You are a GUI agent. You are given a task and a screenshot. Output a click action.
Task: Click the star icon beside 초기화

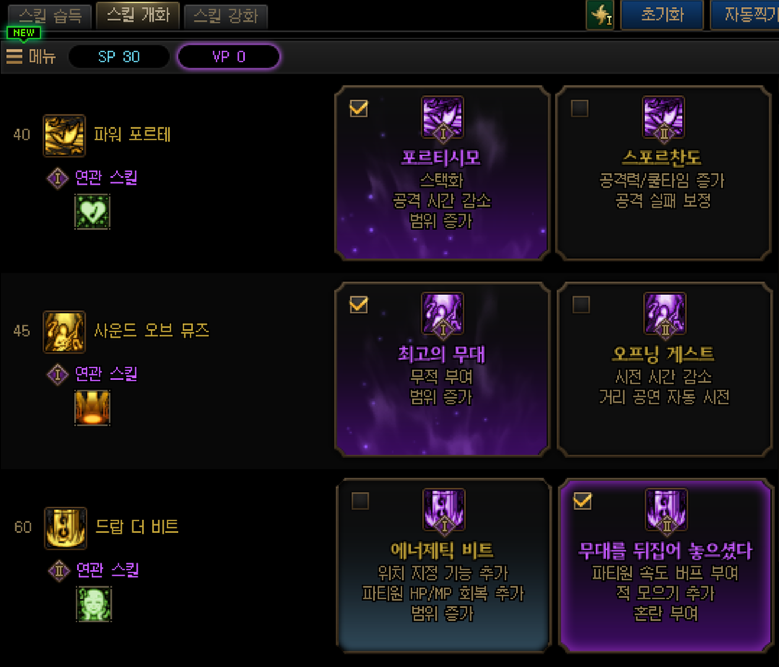(x=599, y=16)
